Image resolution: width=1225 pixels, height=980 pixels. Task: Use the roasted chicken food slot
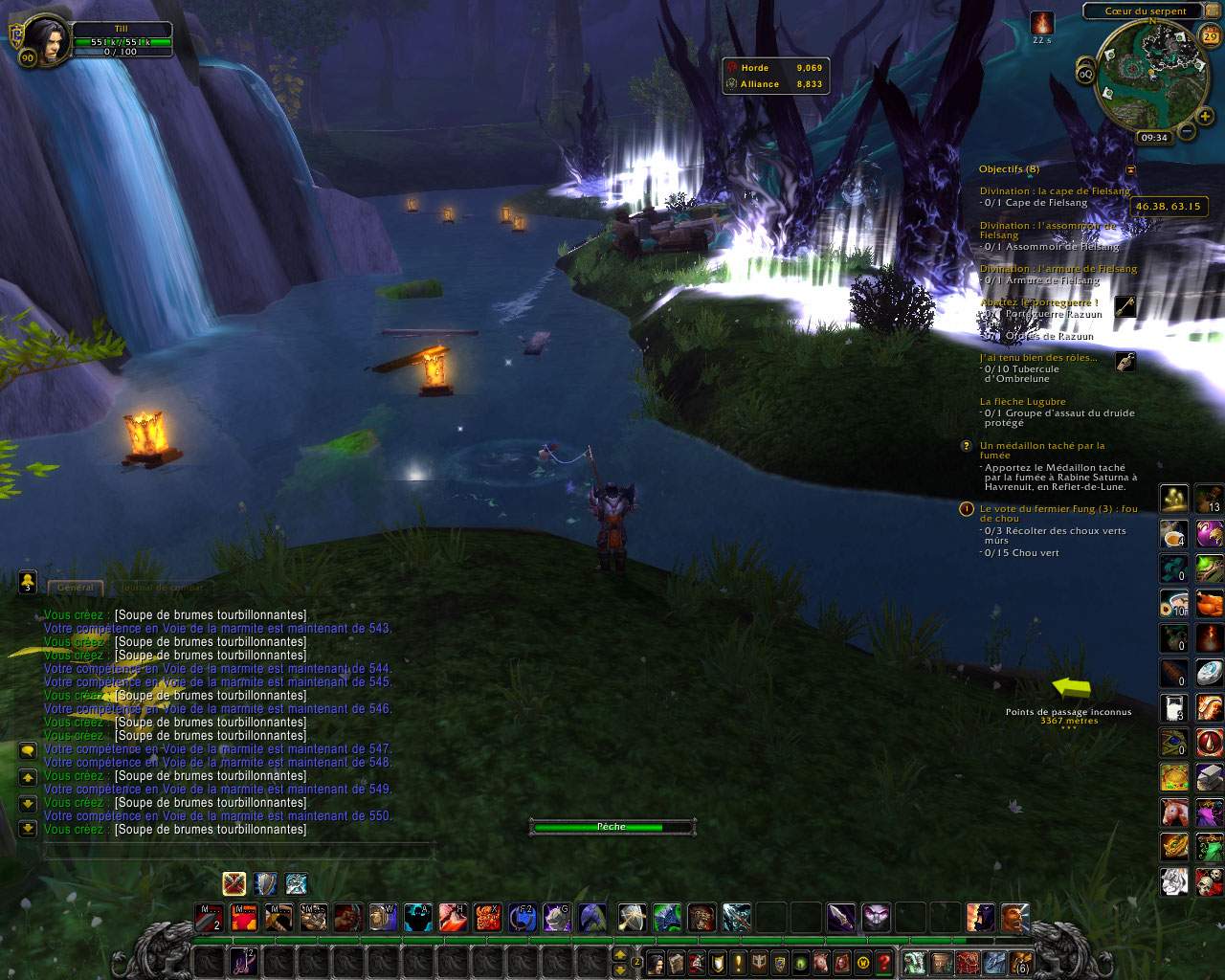(1210, 604)
